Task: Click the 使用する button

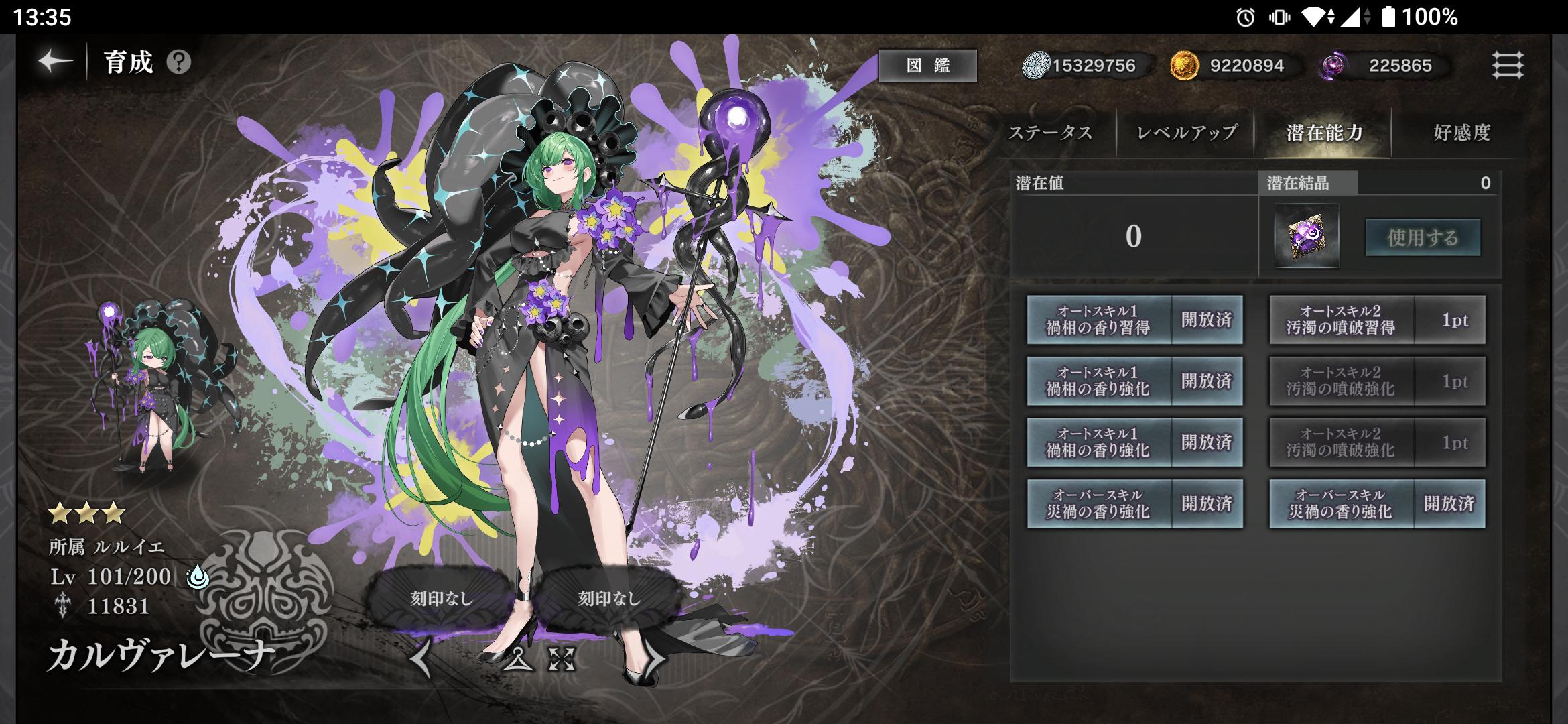Action: tap(1423, 237)
